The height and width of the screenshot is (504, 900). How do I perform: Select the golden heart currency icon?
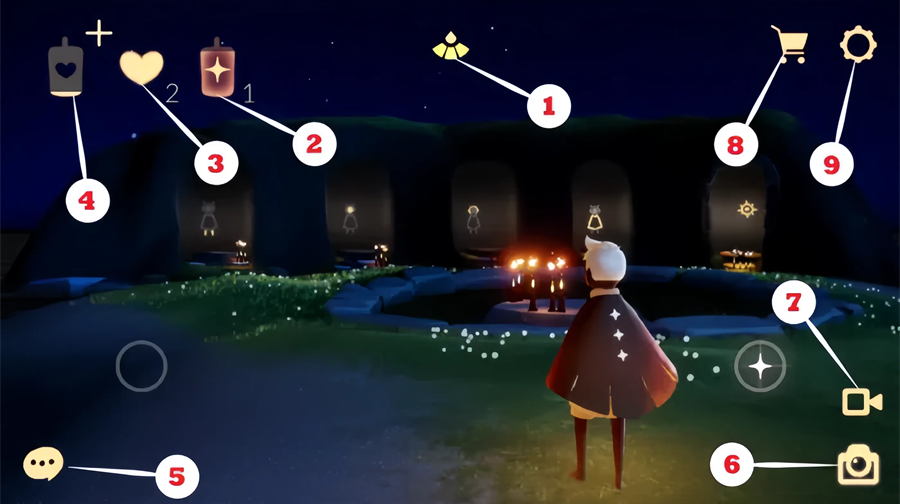point(140,67)
